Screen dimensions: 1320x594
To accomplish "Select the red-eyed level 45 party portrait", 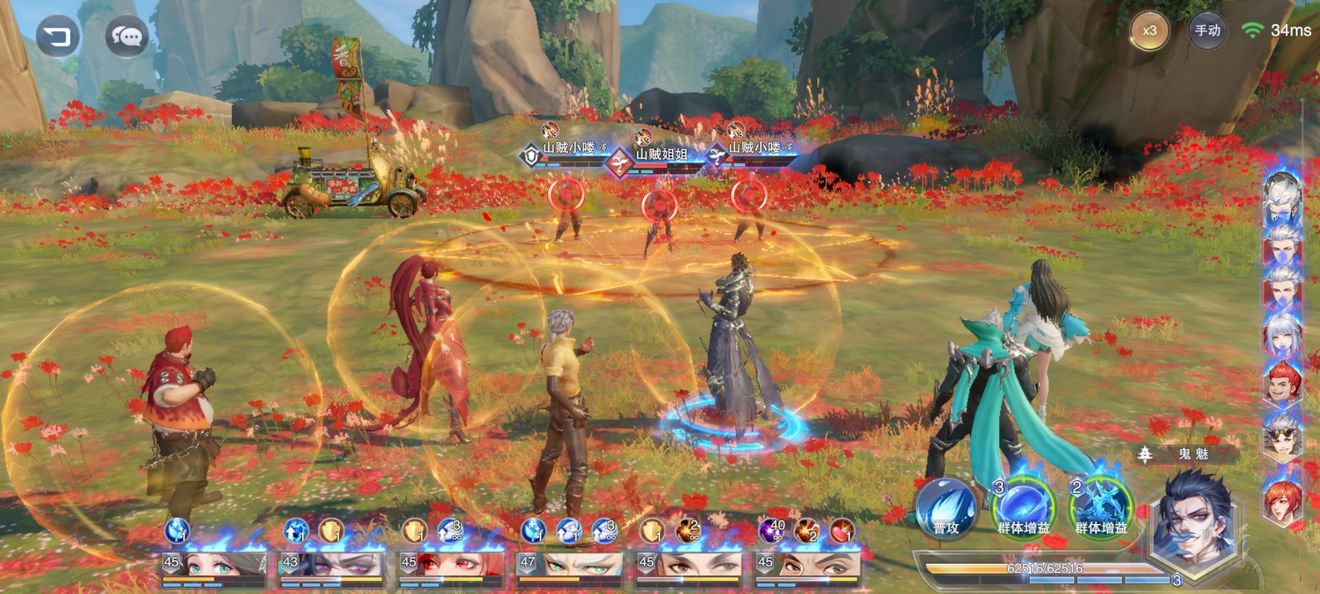I will (450, 566).
